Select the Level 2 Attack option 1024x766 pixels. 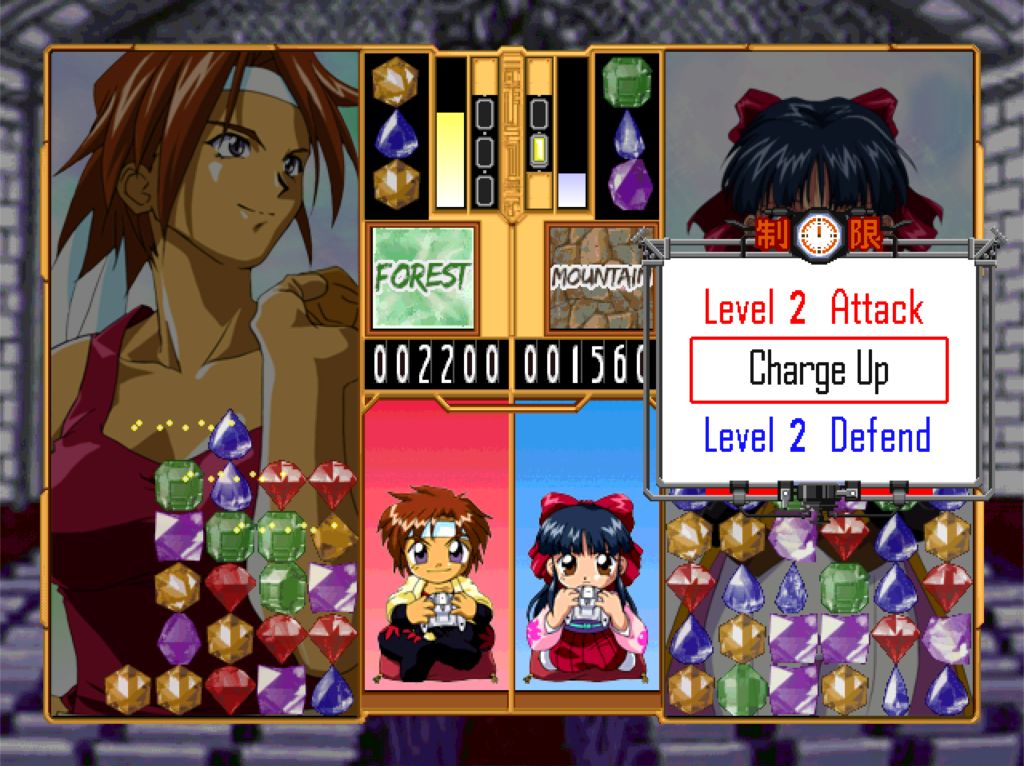point(813,308)
